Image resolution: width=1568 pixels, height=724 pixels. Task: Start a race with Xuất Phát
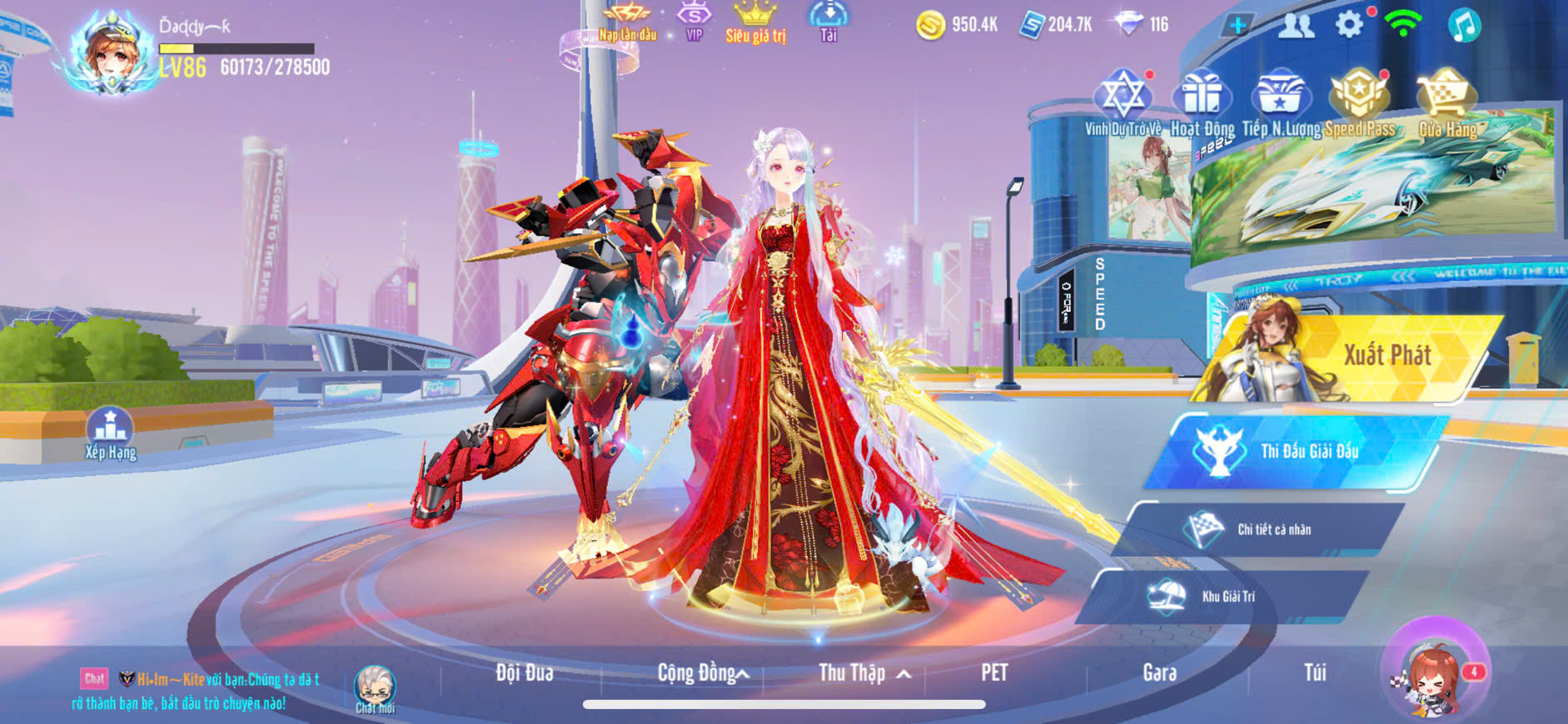[1366, 358]
